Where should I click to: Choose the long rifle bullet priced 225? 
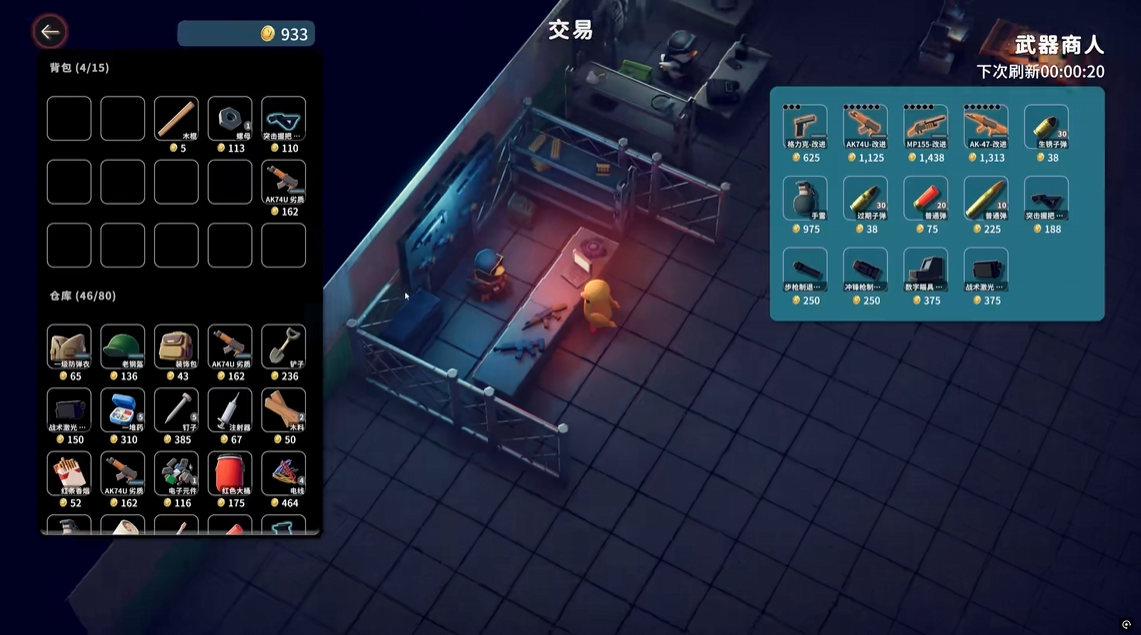click(x=986, y=198)
